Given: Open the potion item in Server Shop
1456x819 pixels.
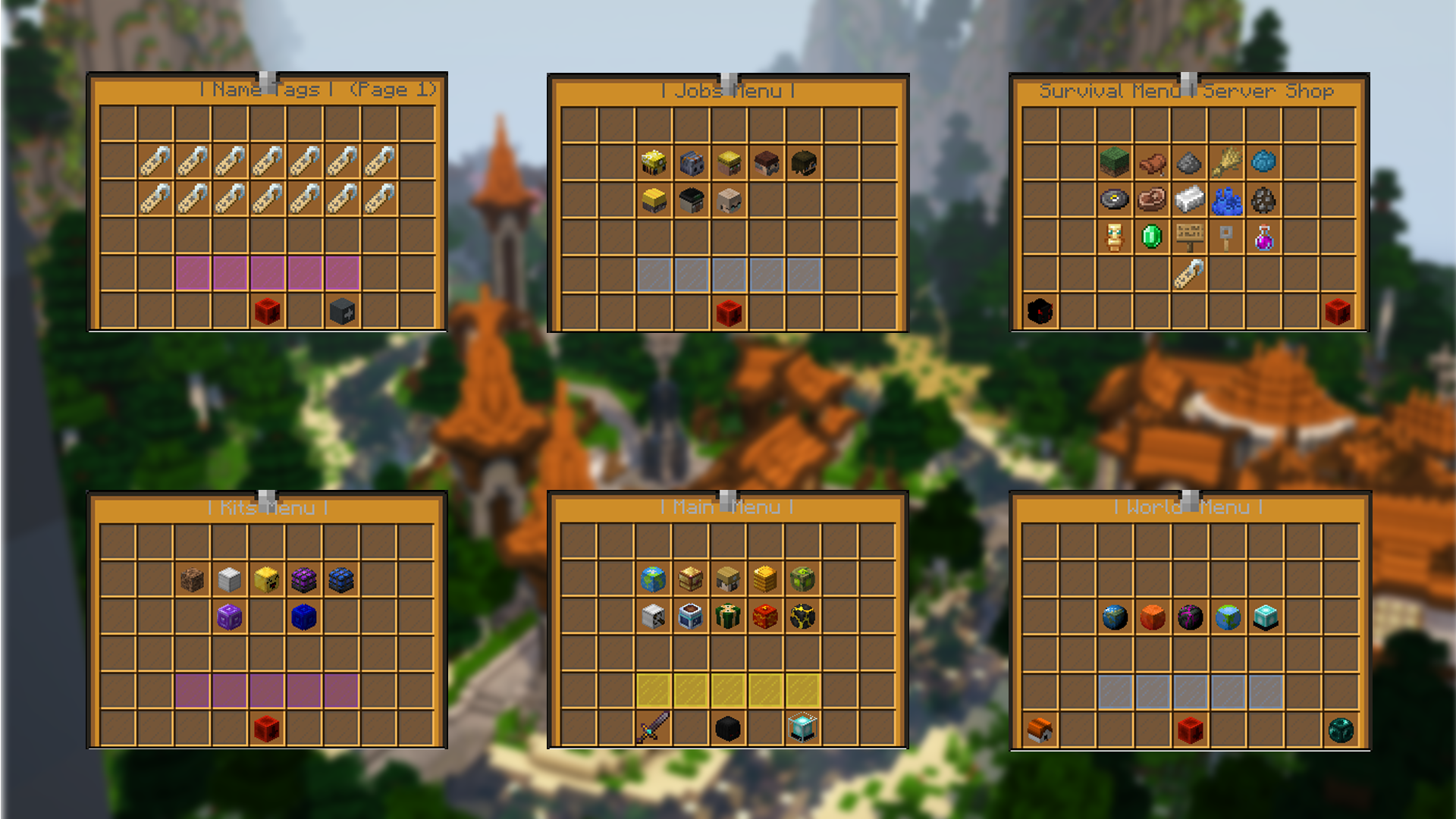Looking at the screenshot, I should click(x=1263, y=237).
